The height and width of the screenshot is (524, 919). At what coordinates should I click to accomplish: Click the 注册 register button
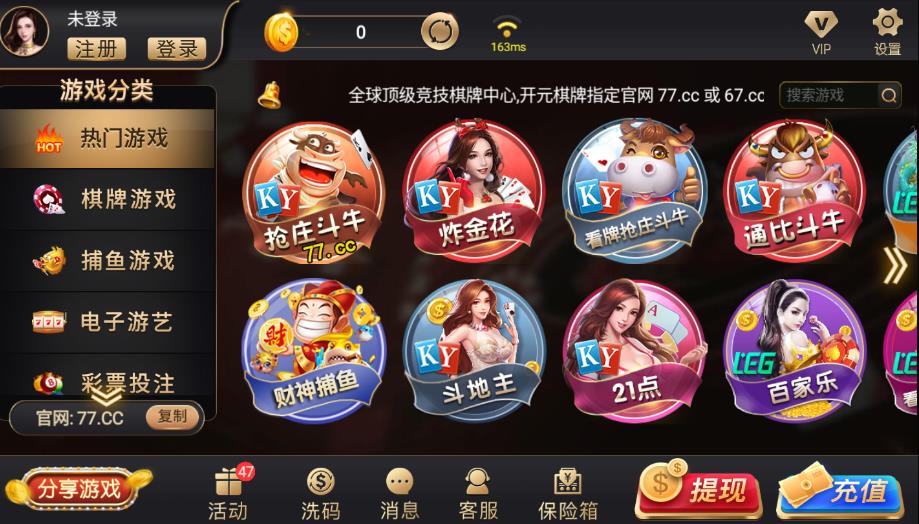(x=96, y=48)
